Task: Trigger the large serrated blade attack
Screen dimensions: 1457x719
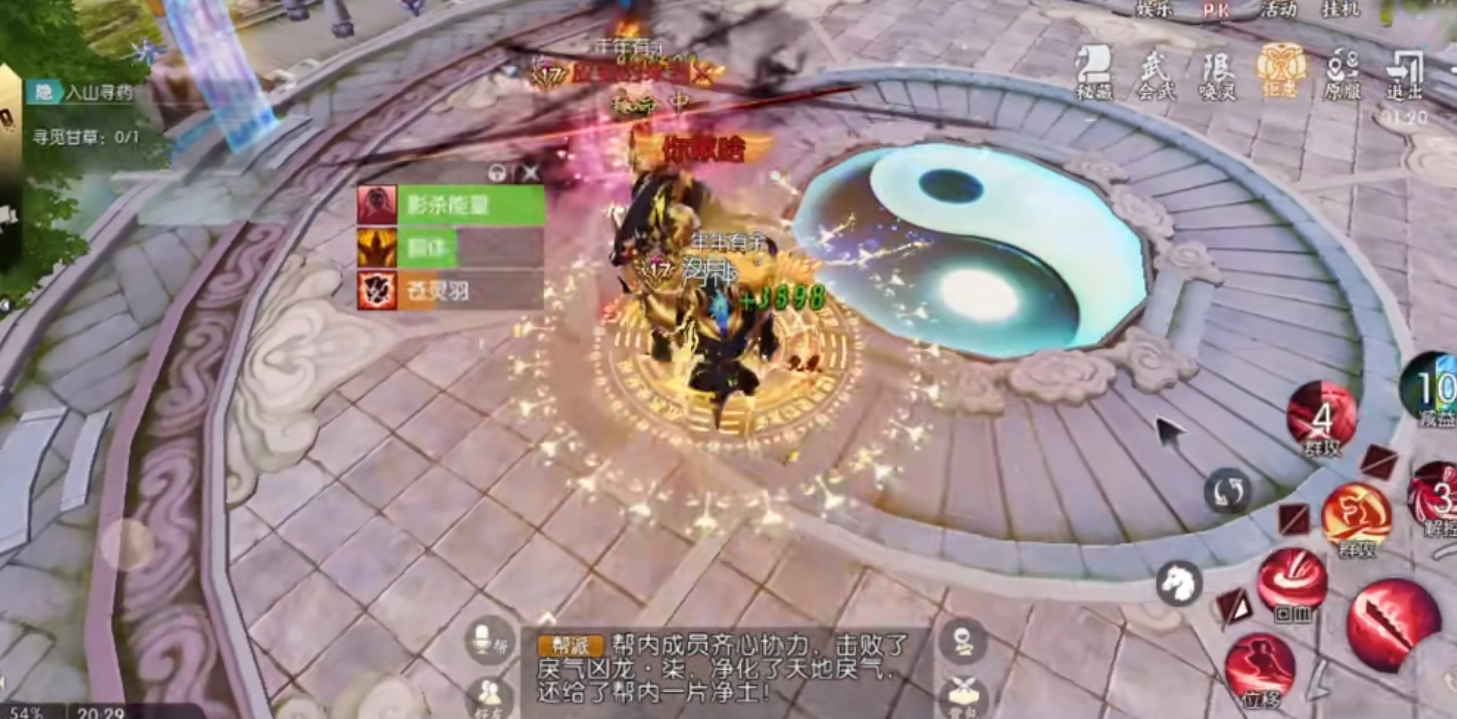Action: [1392, 624]
